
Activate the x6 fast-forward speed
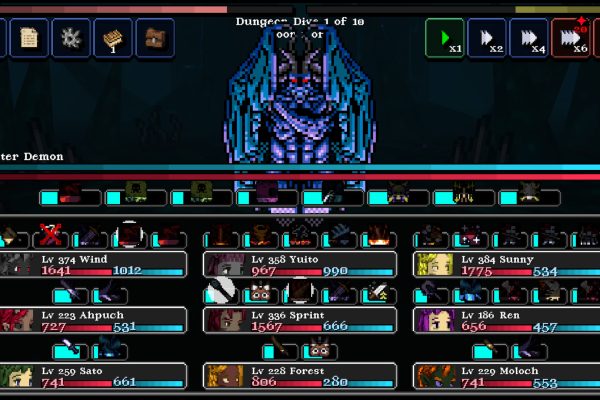point(570,39)
